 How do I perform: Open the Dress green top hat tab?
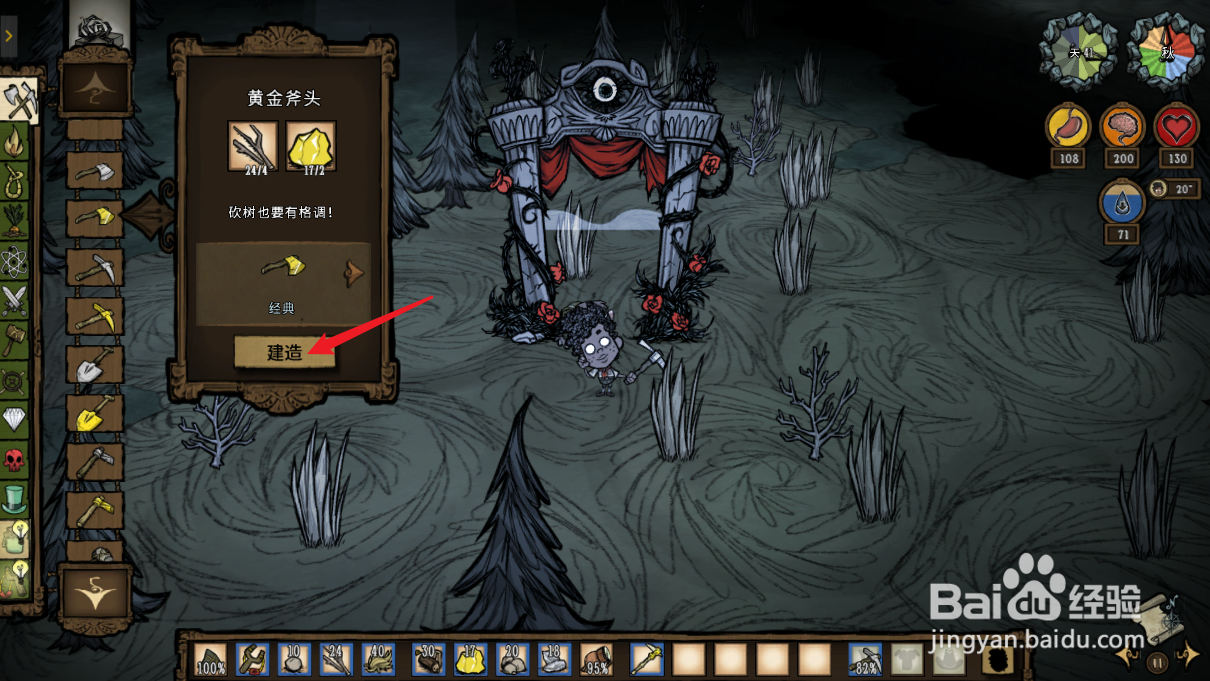[14, 498]
